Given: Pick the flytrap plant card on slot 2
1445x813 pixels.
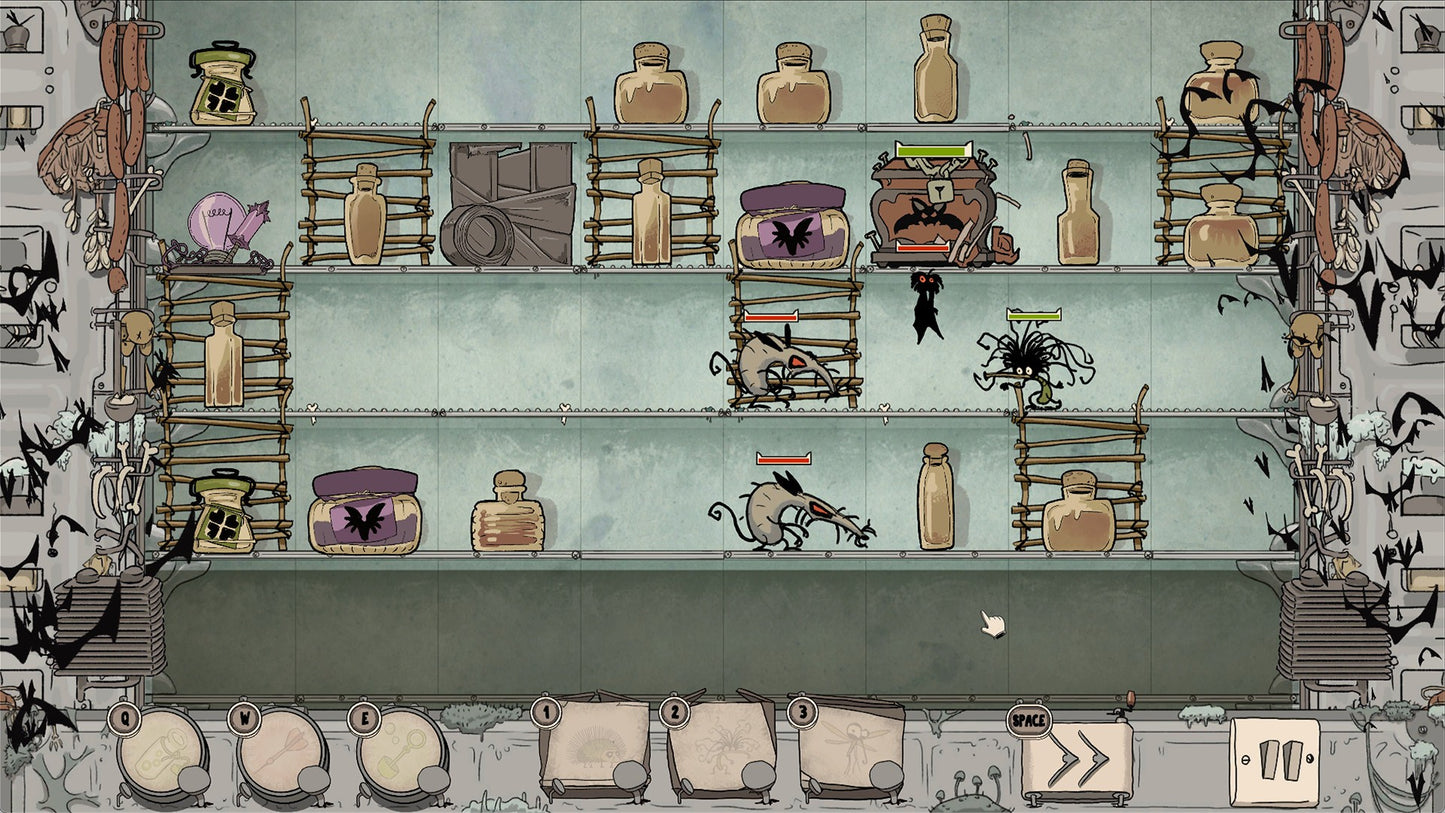Looking at the screenshot, I should click(722, 745).
